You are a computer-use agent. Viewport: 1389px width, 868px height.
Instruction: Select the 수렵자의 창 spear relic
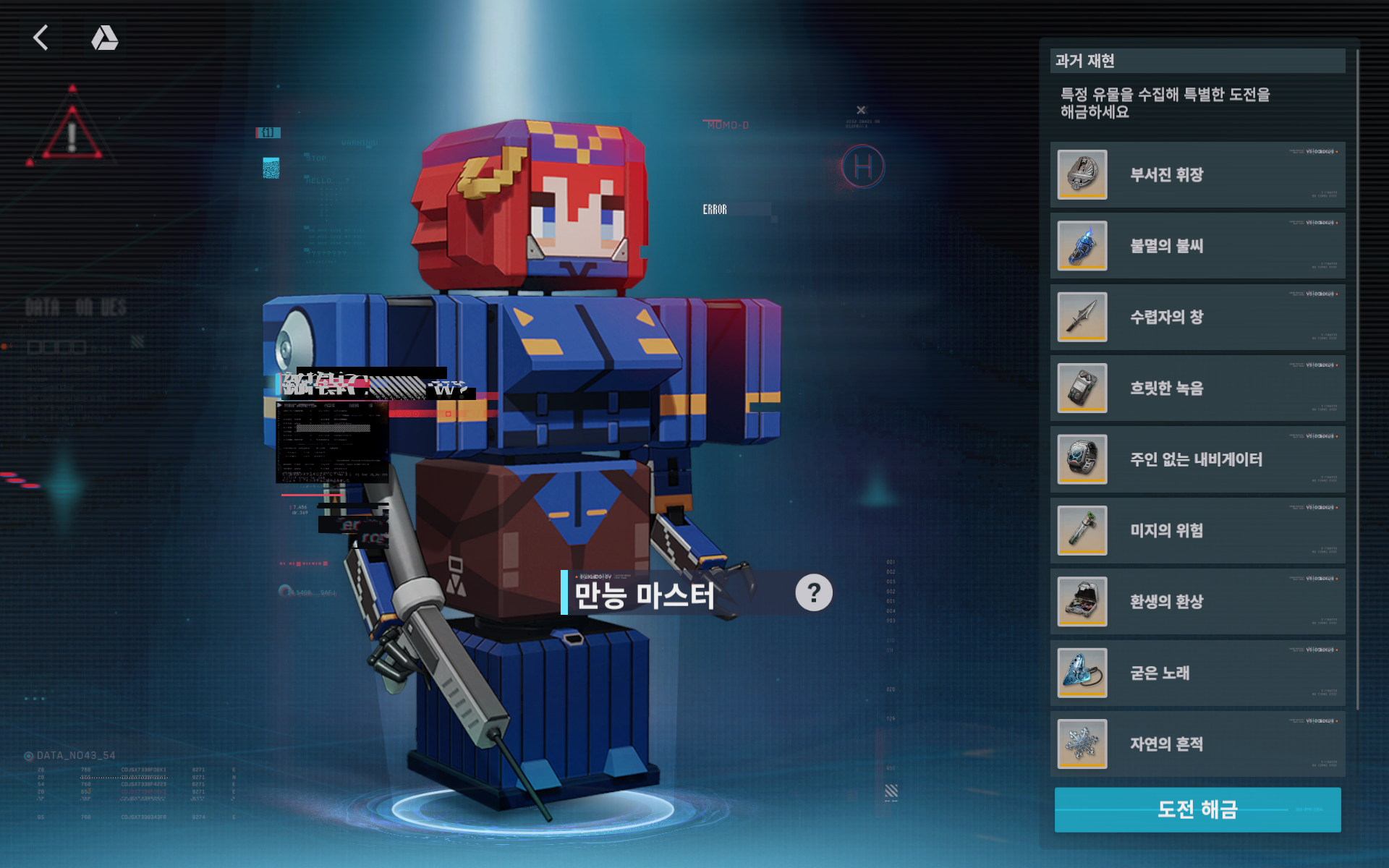[1197, 317]
